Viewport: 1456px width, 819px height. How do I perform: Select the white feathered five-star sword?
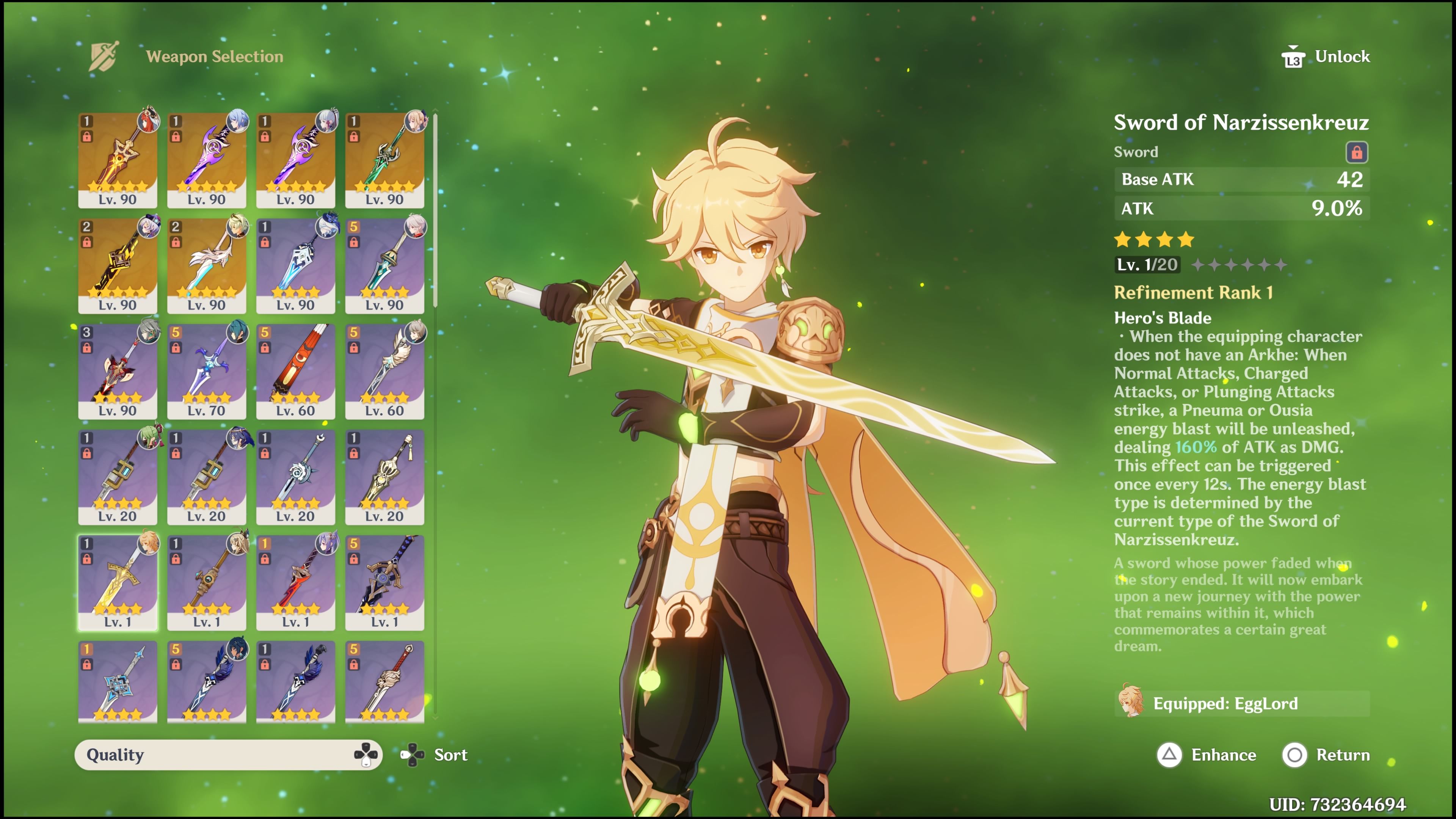pos(206,265)
